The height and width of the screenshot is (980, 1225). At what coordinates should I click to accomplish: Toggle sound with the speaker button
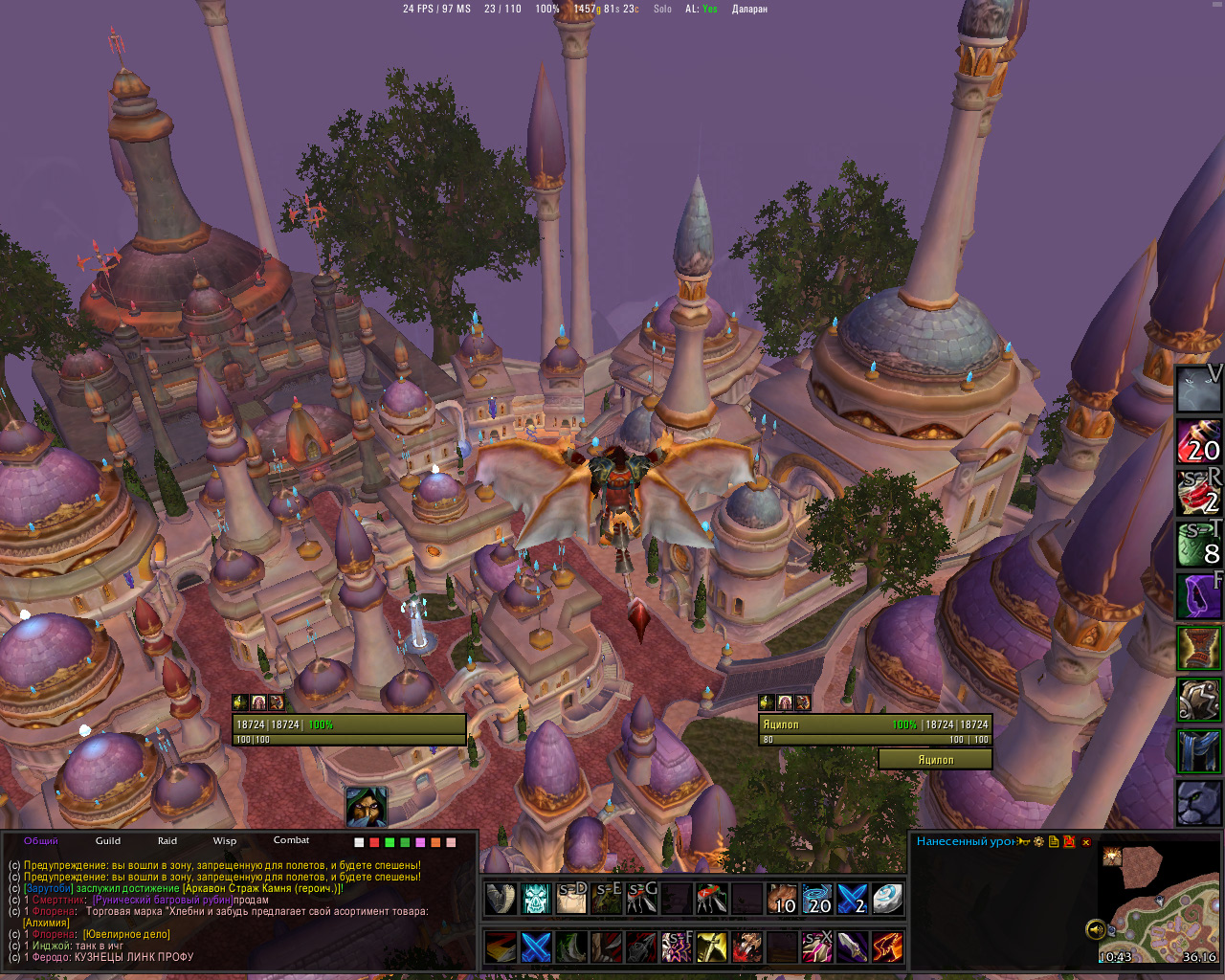click(1096, 928)
